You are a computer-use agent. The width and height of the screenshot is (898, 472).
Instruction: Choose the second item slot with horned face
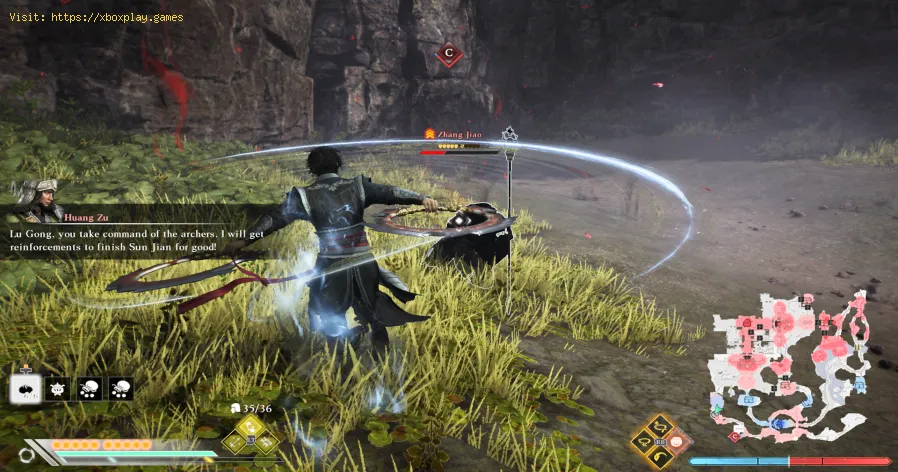click(58, 389)
